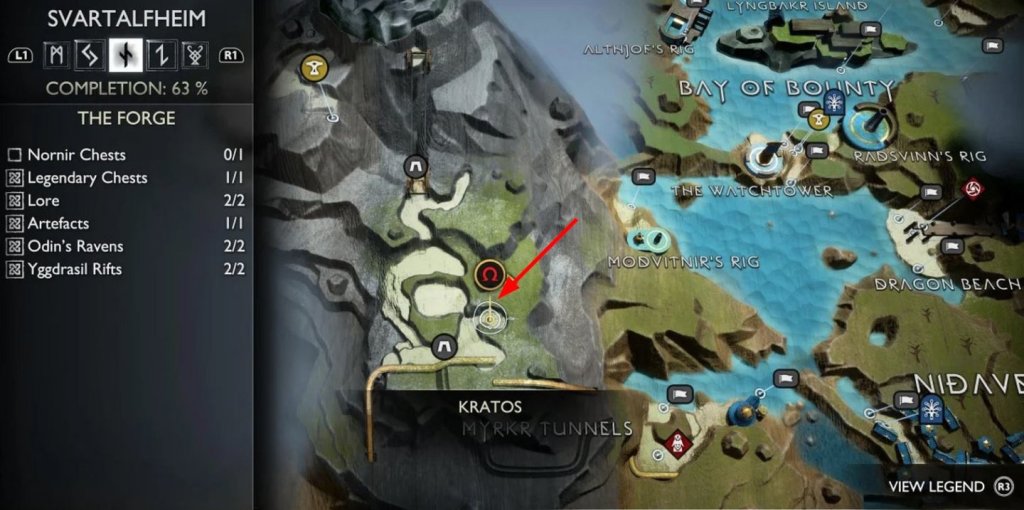Choose the blue Yggdrasil marker at Bay of Bounty

tap(832, 102)
